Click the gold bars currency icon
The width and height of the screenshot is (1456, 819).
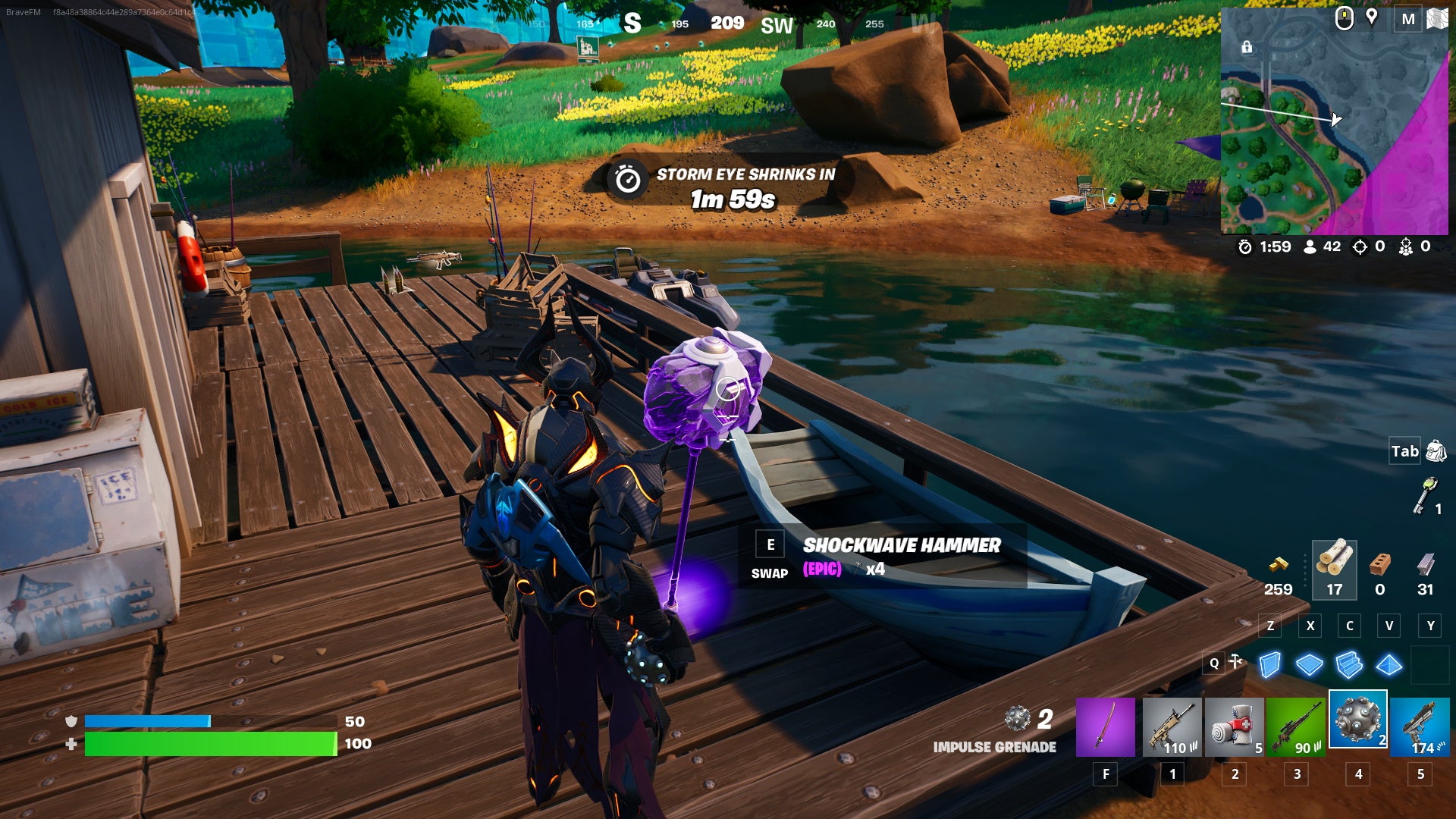point(1279,565)
